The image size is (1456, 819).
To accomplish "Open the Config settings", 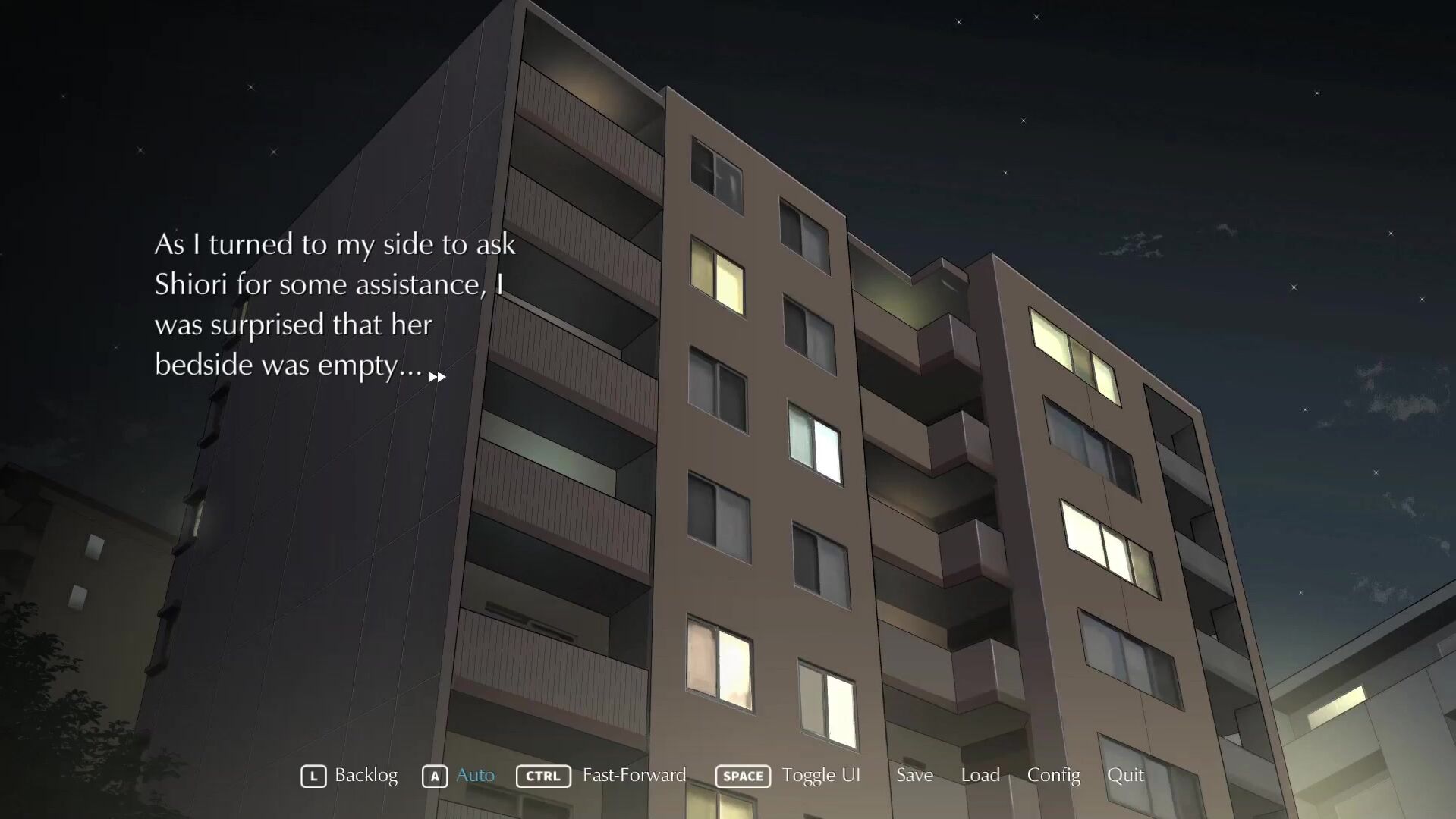I will (1053, 775).
